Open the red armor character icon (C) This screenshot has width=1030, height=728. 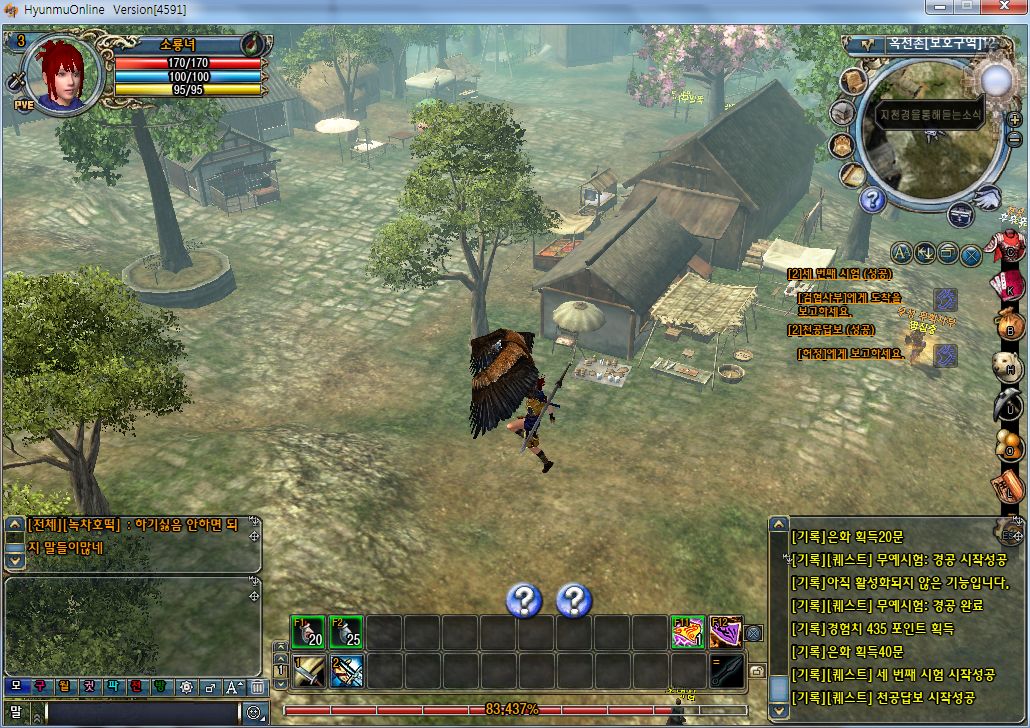pyautogui.click(x=1008, y=246)
